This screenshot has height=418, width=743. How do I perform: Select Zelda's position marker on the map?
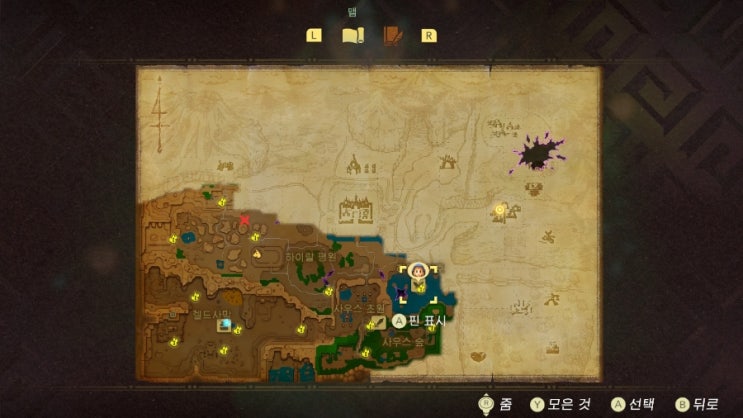tap(419, 271)
